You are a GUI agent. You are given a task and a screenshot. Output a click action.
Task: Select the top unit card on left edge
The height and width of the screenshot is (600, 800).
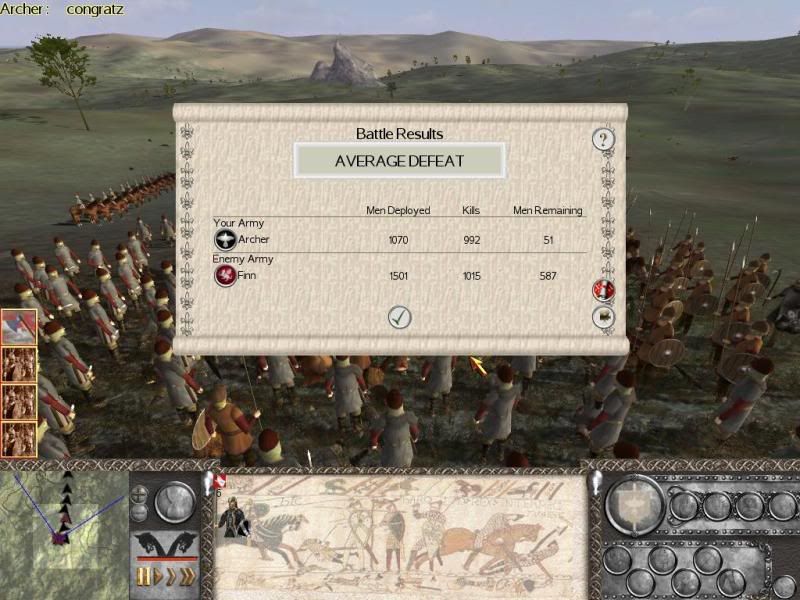click(x=19, y=327)
